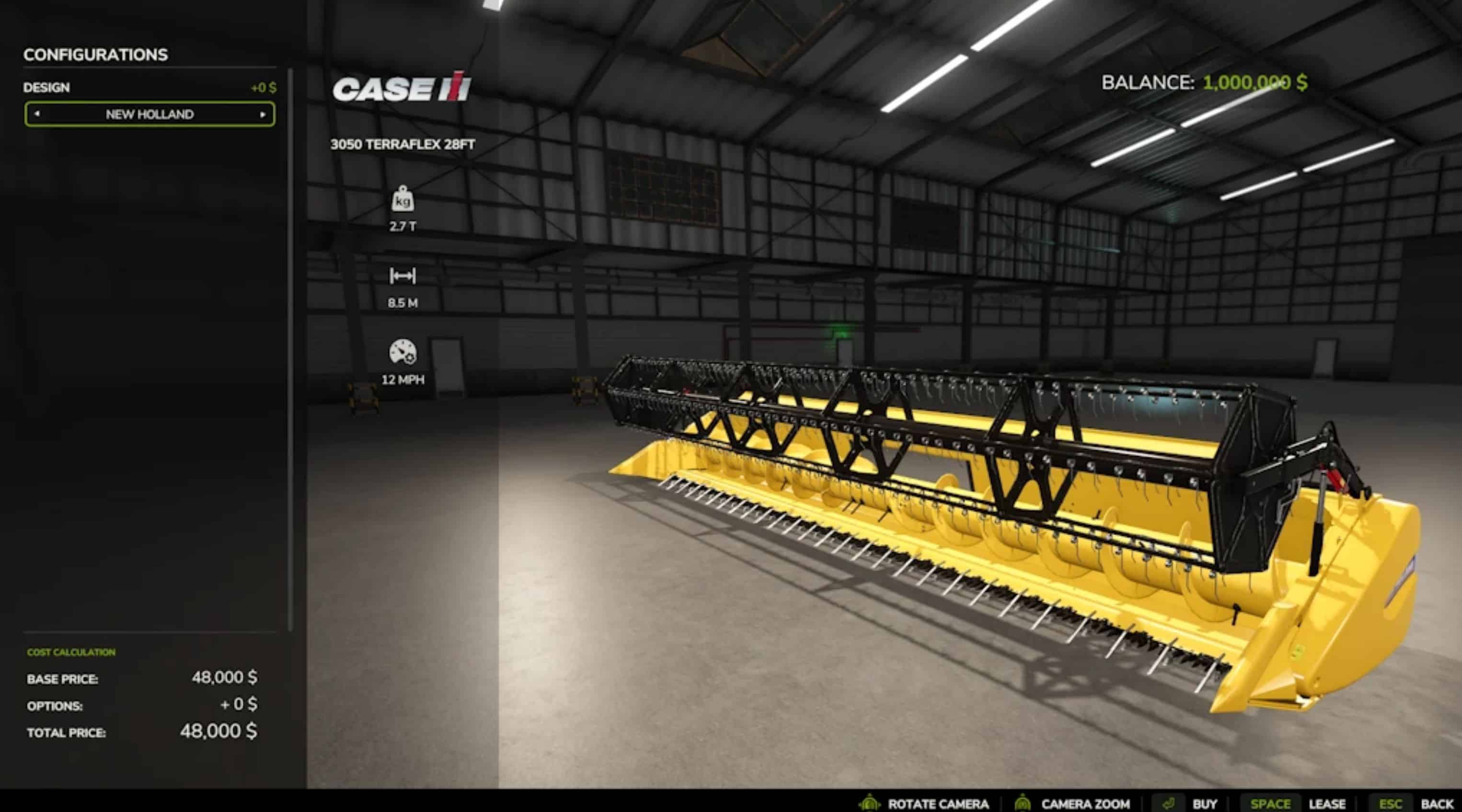Open the CONFIGURATIONS panel header
1462x812 pixels.
point(96,55)
